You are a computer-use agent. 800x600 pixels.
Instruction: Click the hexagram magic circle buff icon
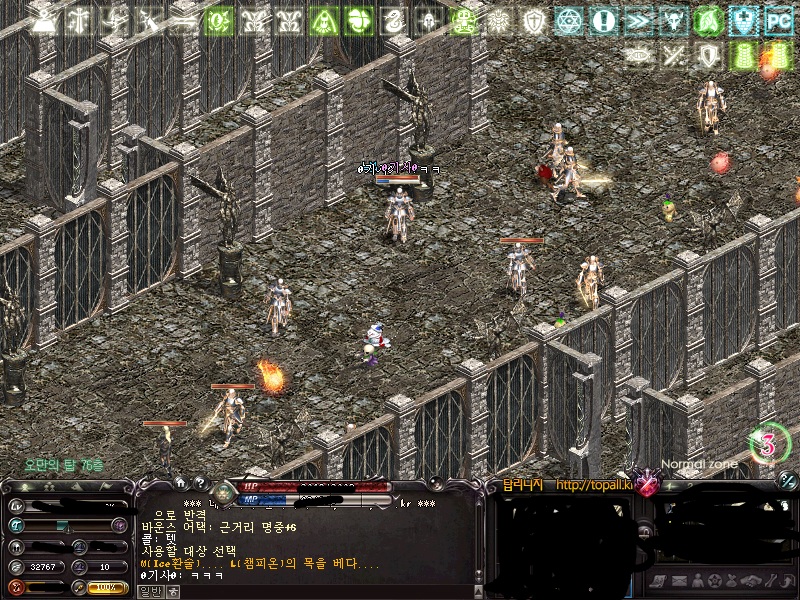pyautogui.click(x=568, y=20)
